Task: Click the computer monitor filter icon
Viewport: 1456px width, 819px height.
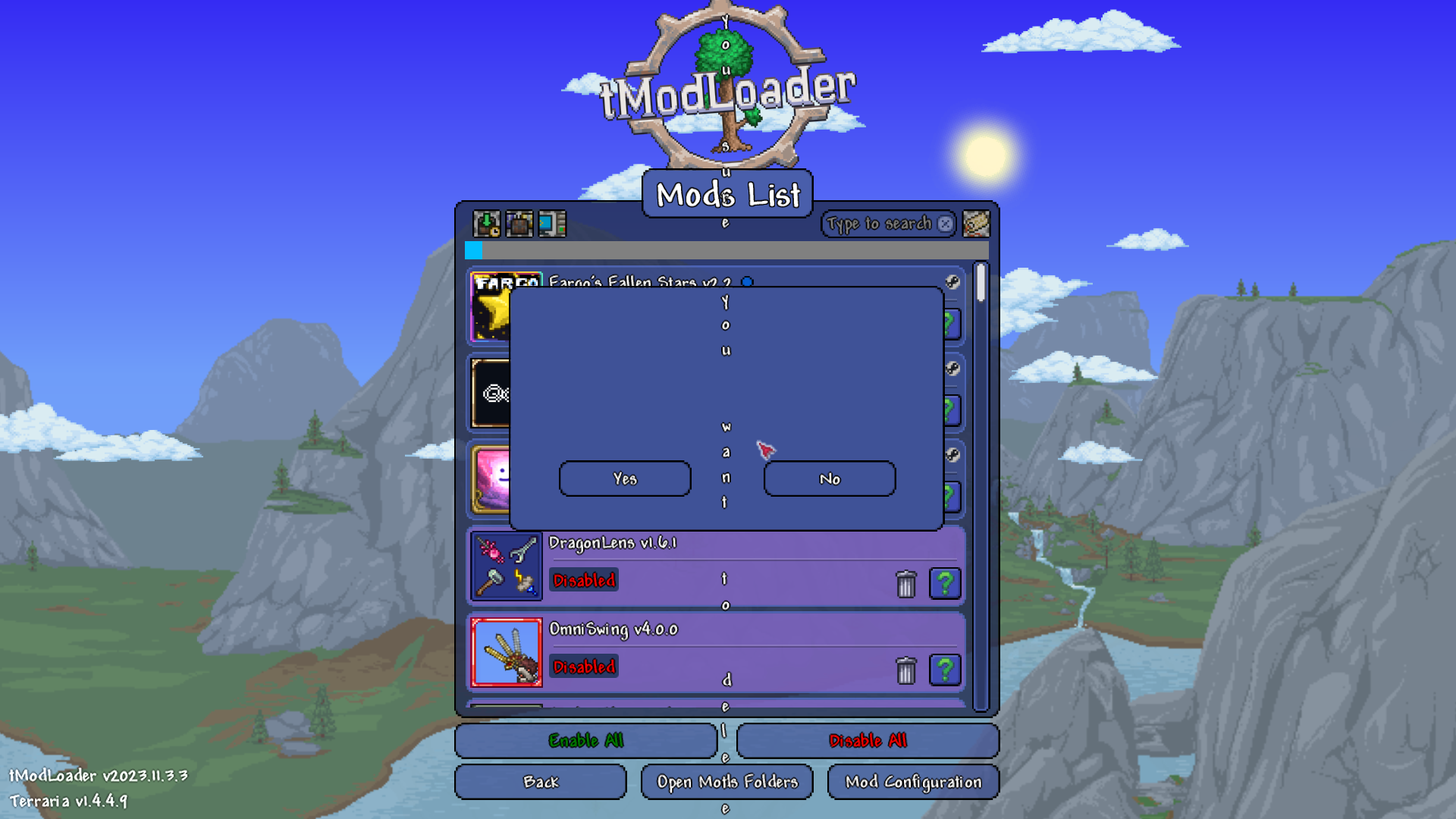Action: click(552, 224)
